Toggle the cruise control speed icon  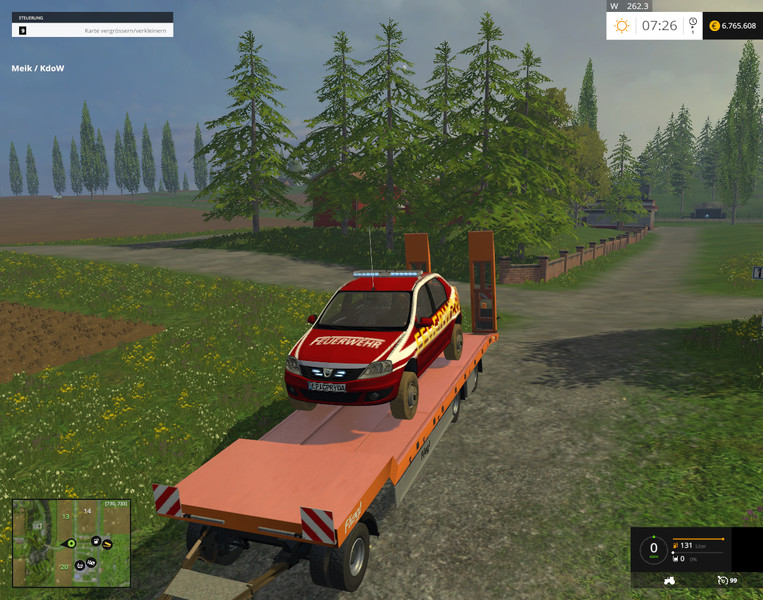[x=722, y=580]
